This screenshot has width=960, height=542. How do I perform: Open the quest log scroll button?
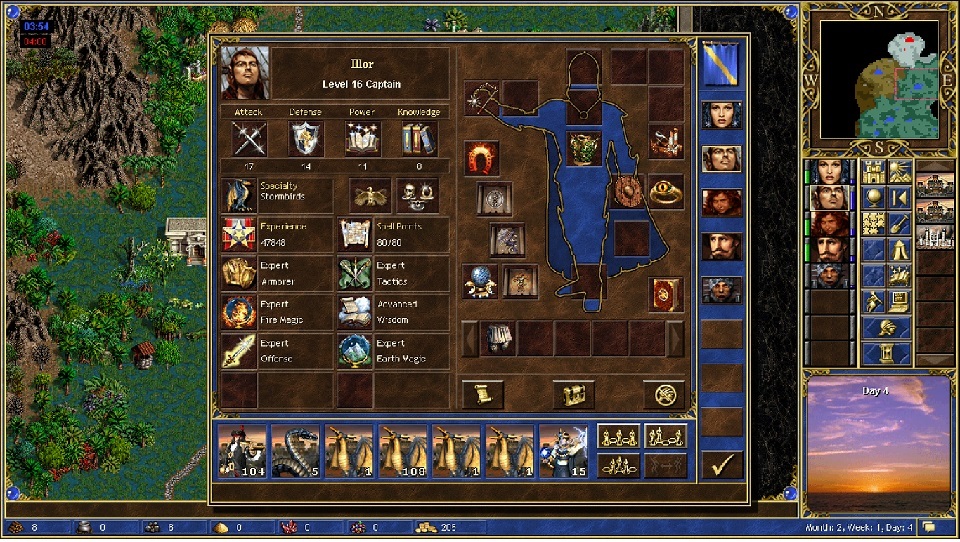point(483,395)
